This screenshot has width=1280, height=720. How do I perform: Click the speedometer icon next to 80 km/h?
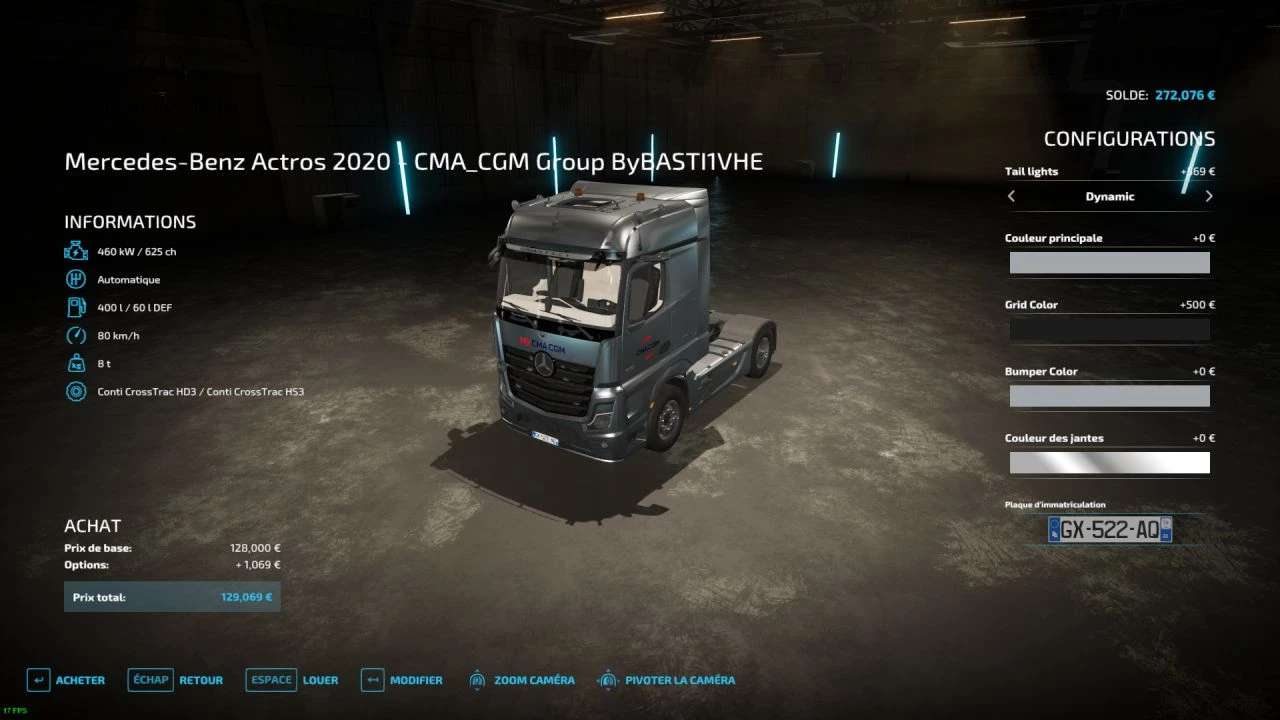75,335
